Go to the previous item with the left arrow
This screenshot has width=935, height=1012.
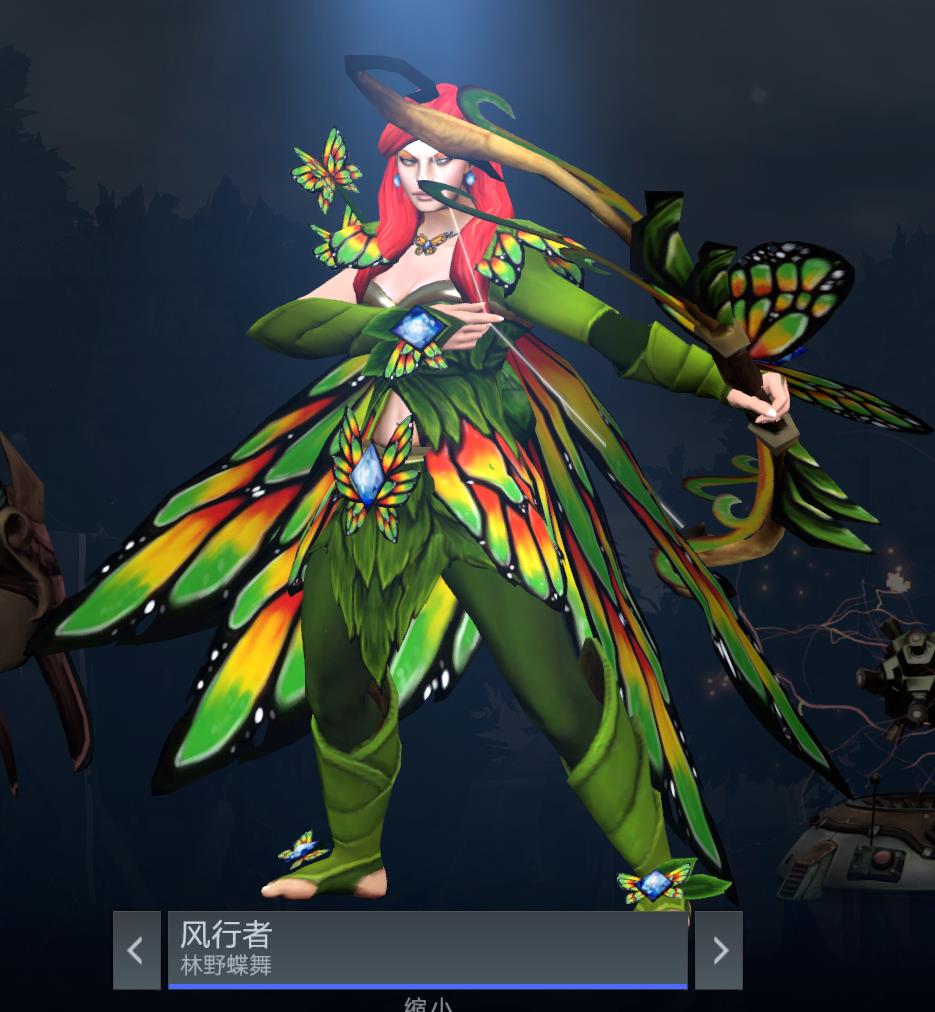coord(136,950)
